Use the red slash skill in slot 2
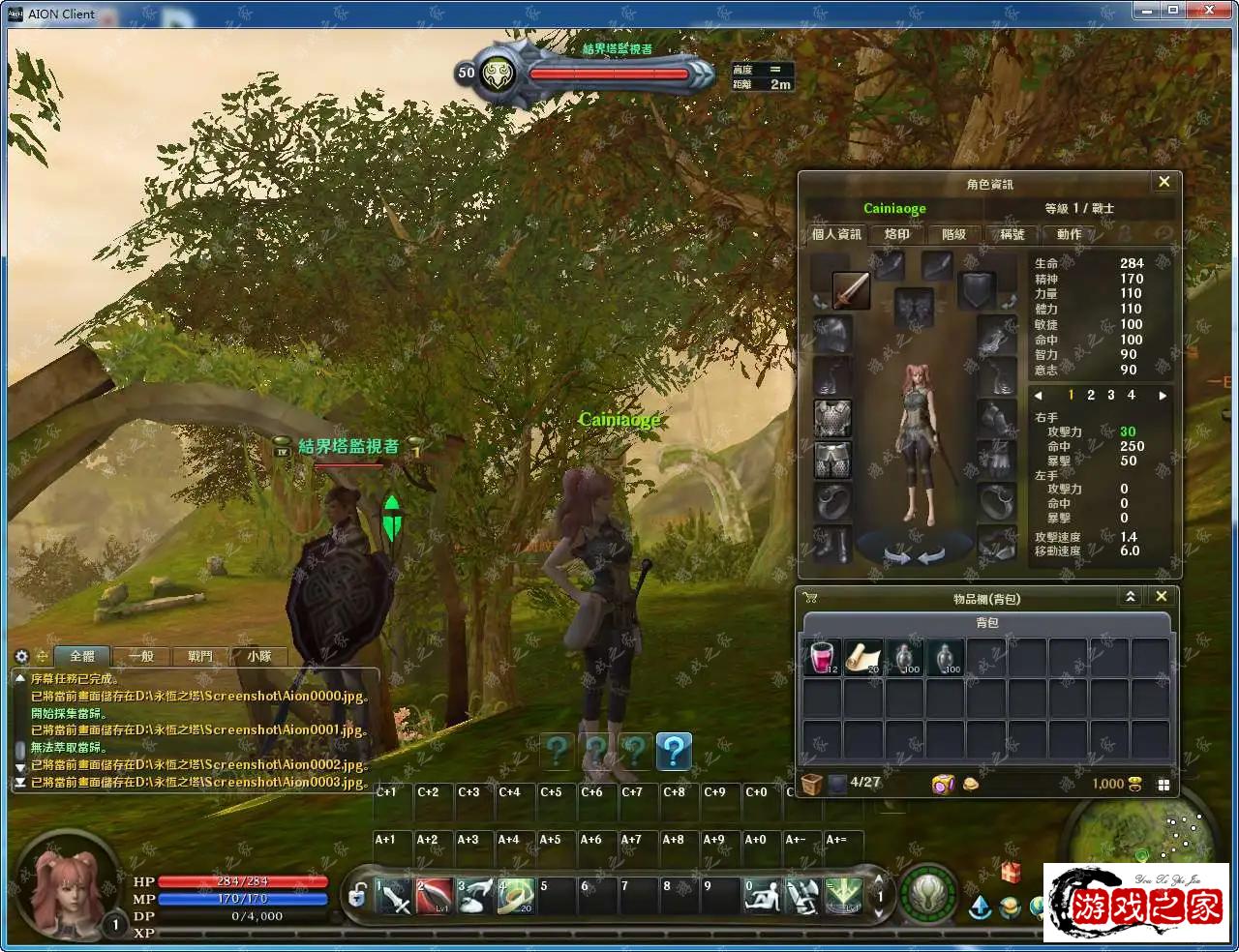 point(435,897)
